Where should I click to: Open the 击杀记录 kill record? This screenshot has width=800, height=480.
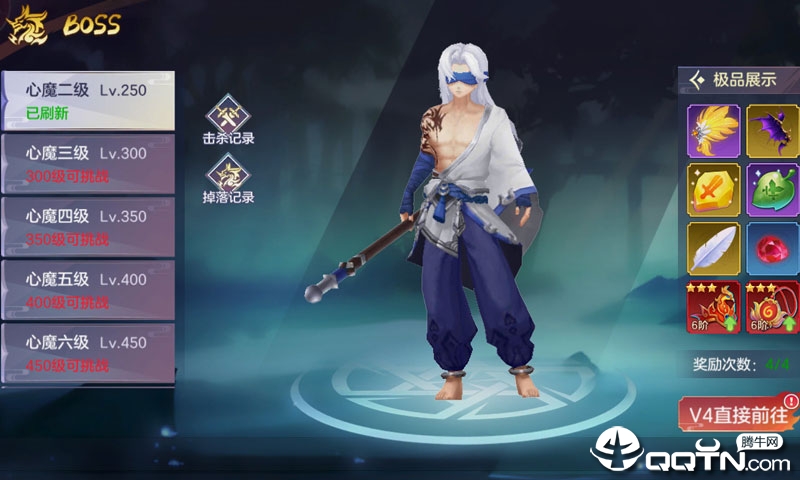click(228, 121)
